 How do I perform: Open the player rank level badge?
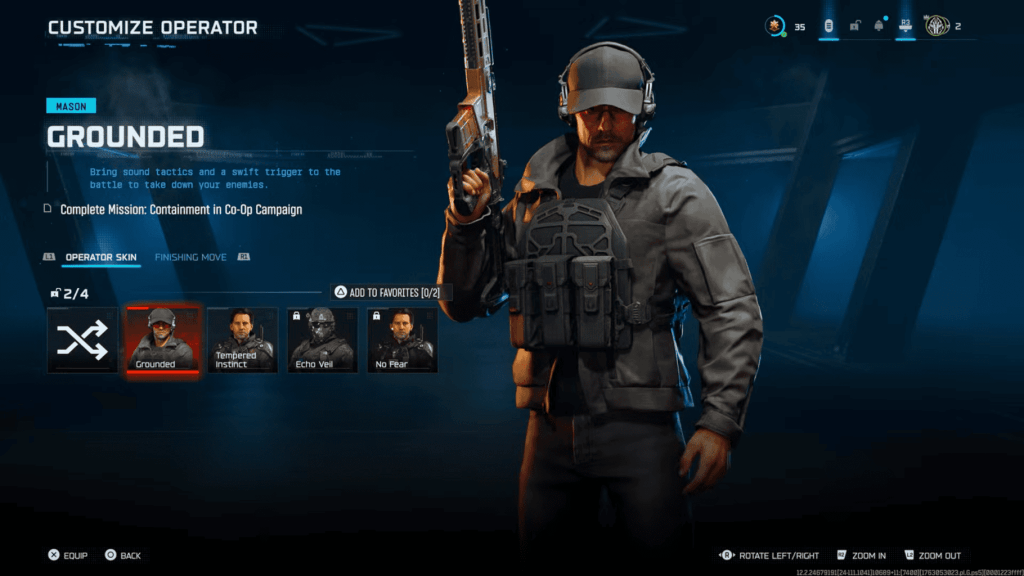[776, 26]
